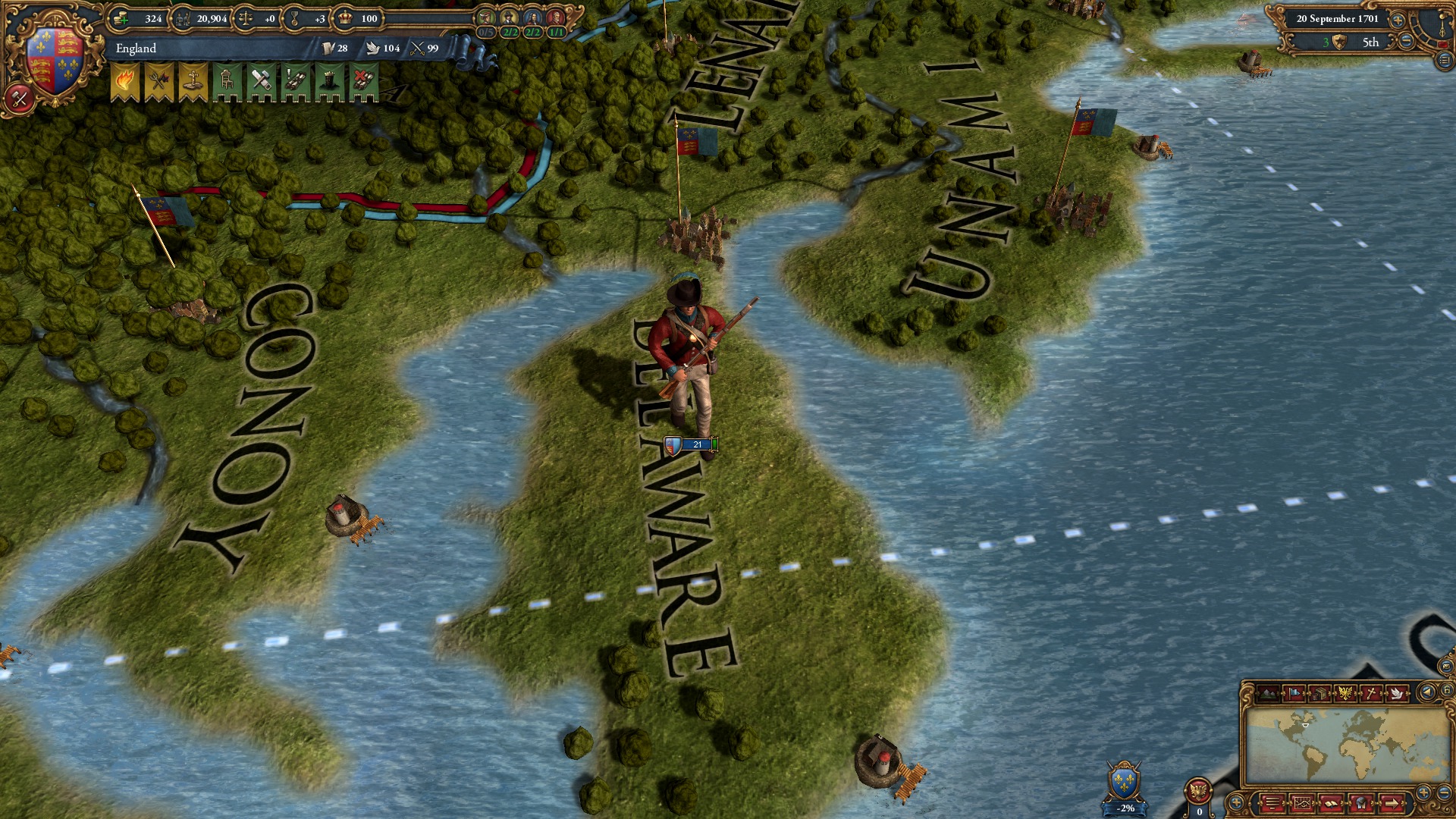Image resolution: width=1456 pixels, height=819 pixels.
Task: Switch to the religious mapmode
Action: [1370, 693]
